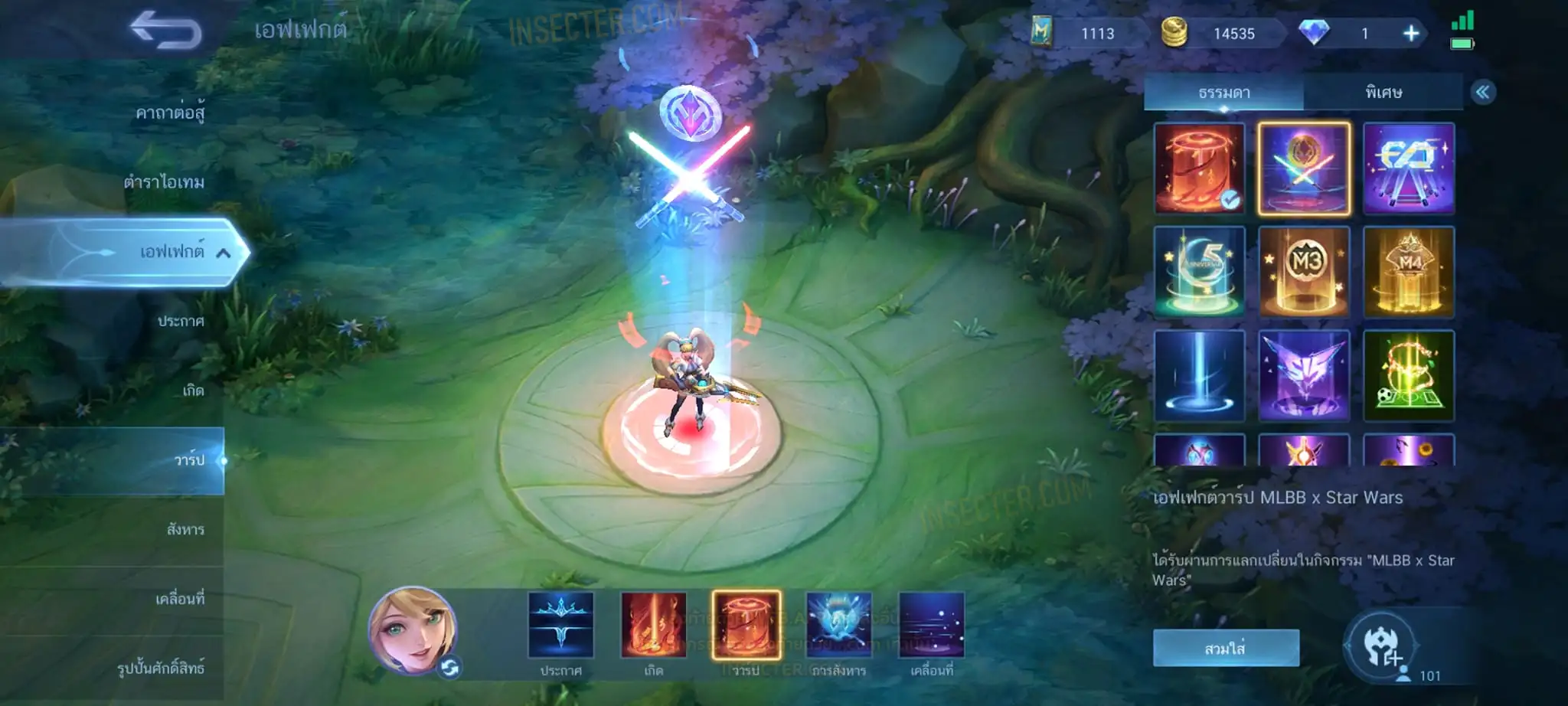The image size is (1568, 706).
Task: Select เคลื่อนที่ in the left sidebar
Action: click(x=180, y=599)
